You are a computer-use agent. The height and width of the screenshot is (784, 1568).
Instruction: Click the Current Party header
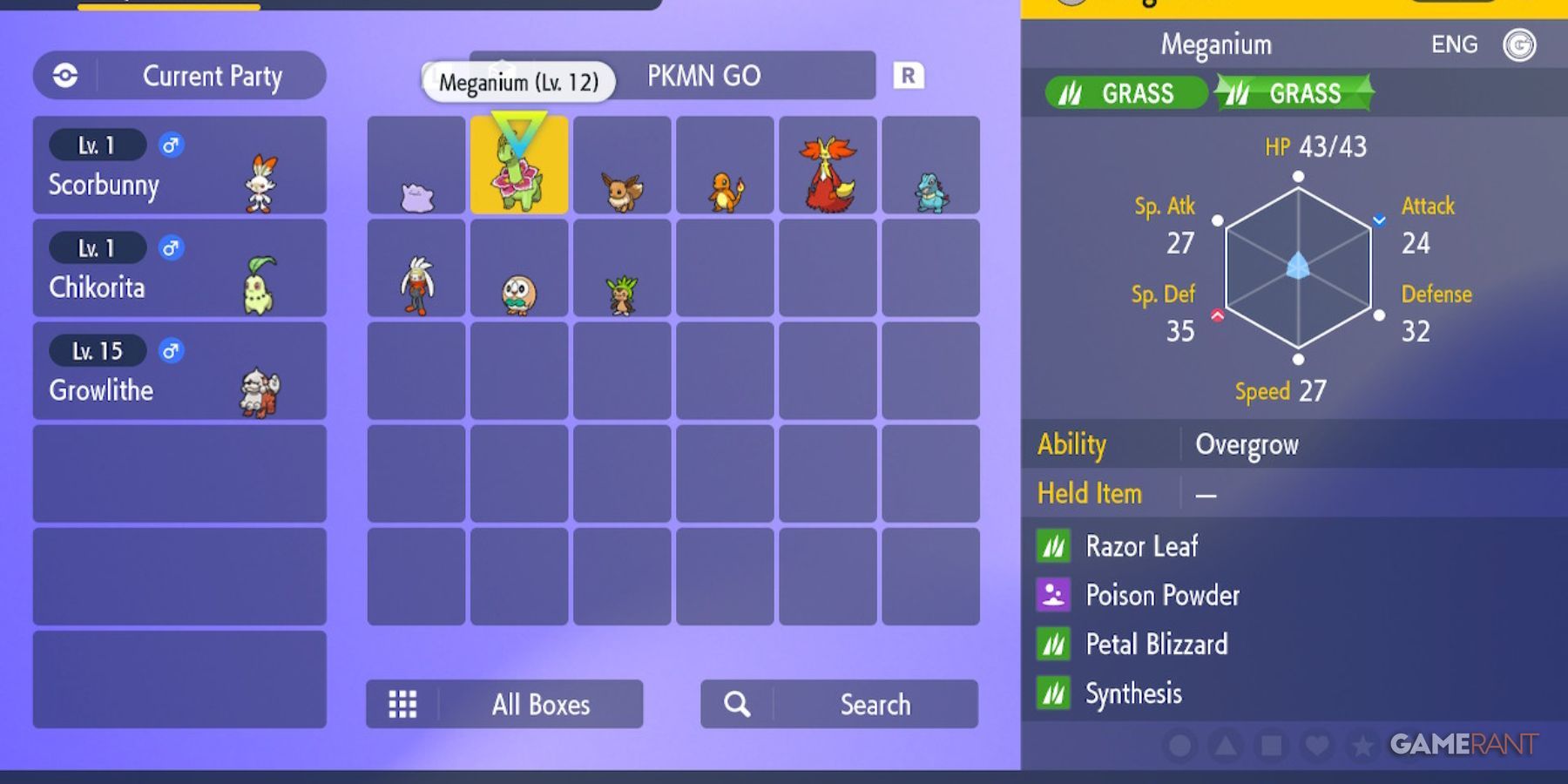(x=213, y=76)
